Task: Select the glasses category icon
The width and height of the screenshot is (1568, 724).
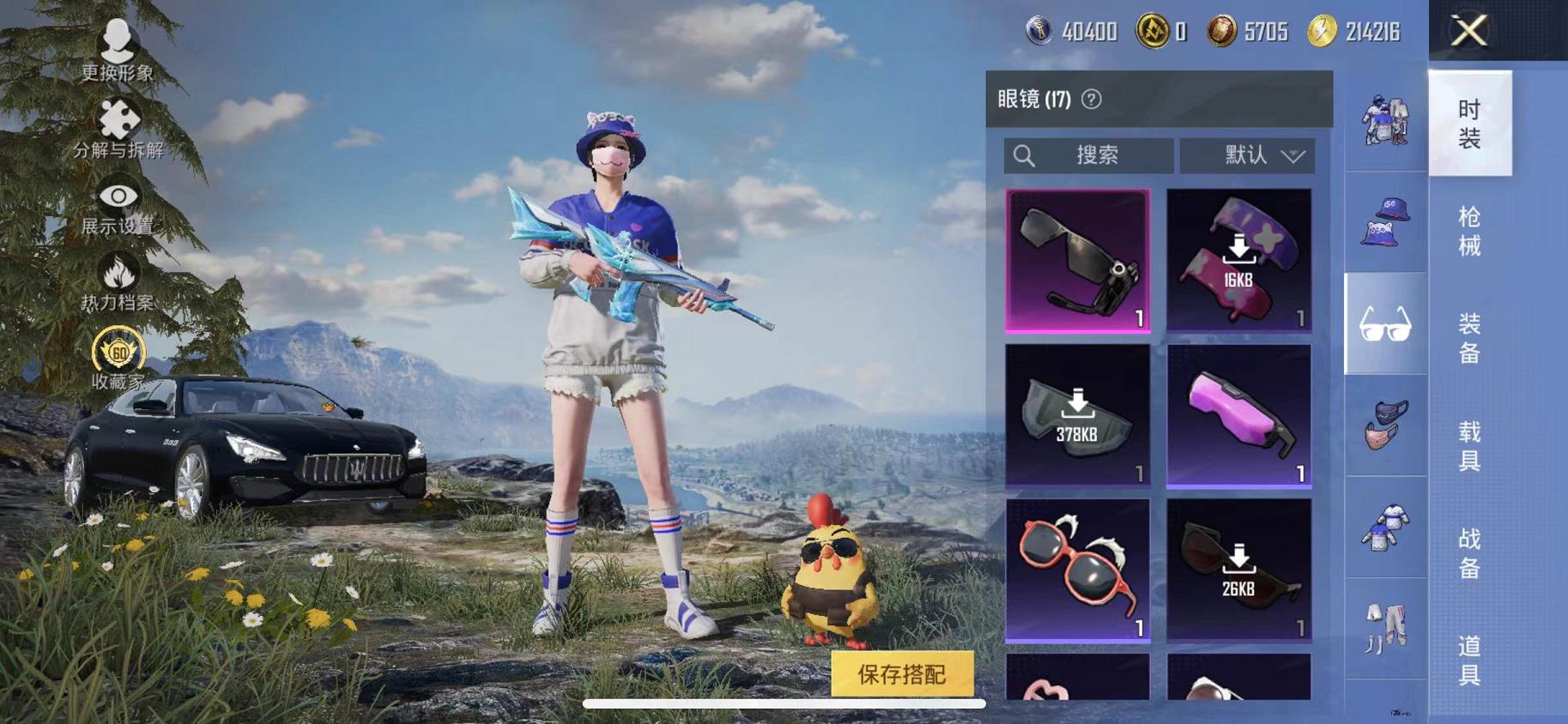Action: click(1383, 324)
